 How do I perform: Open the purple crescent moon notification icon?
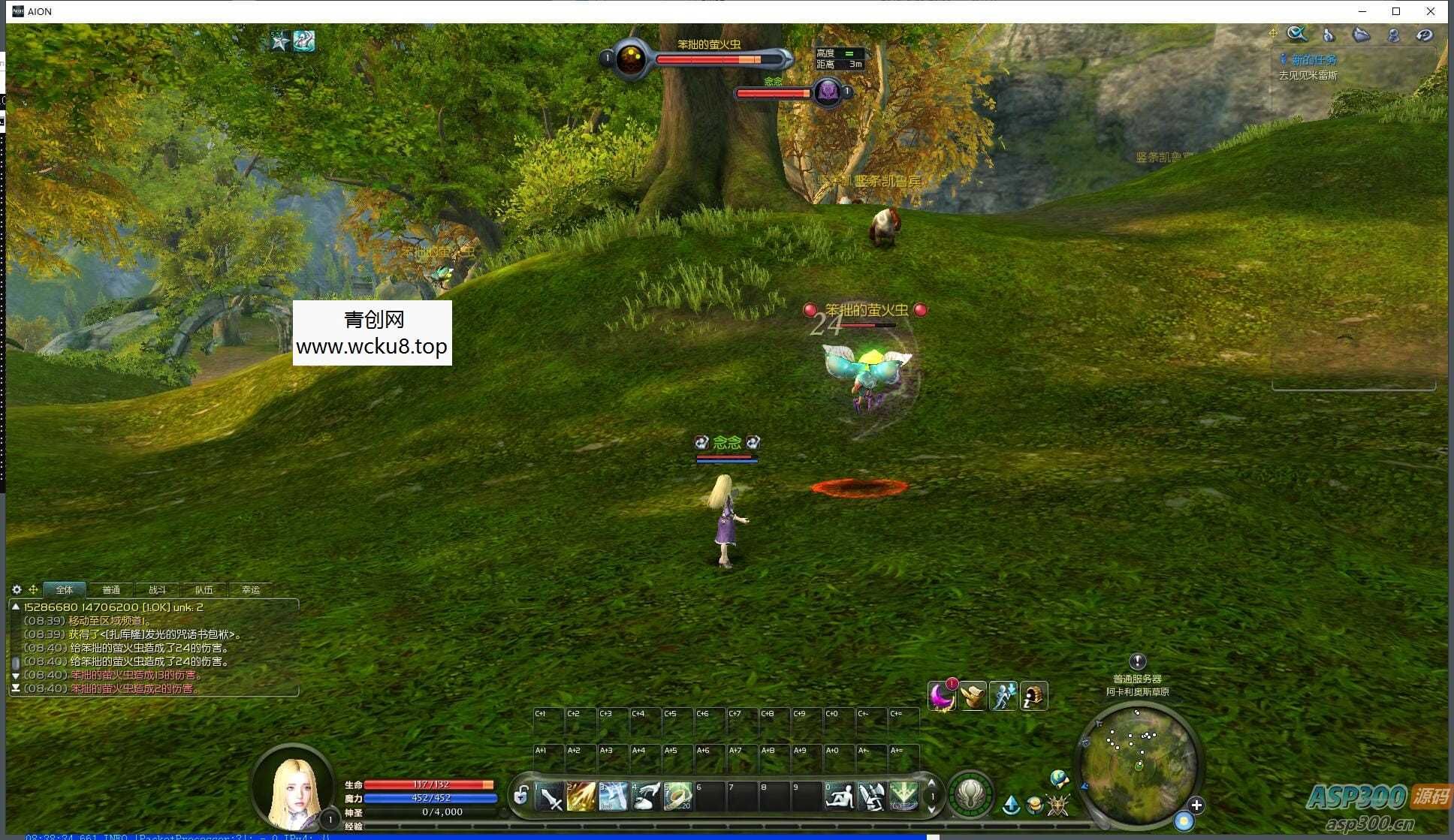[x=941, y=697]
